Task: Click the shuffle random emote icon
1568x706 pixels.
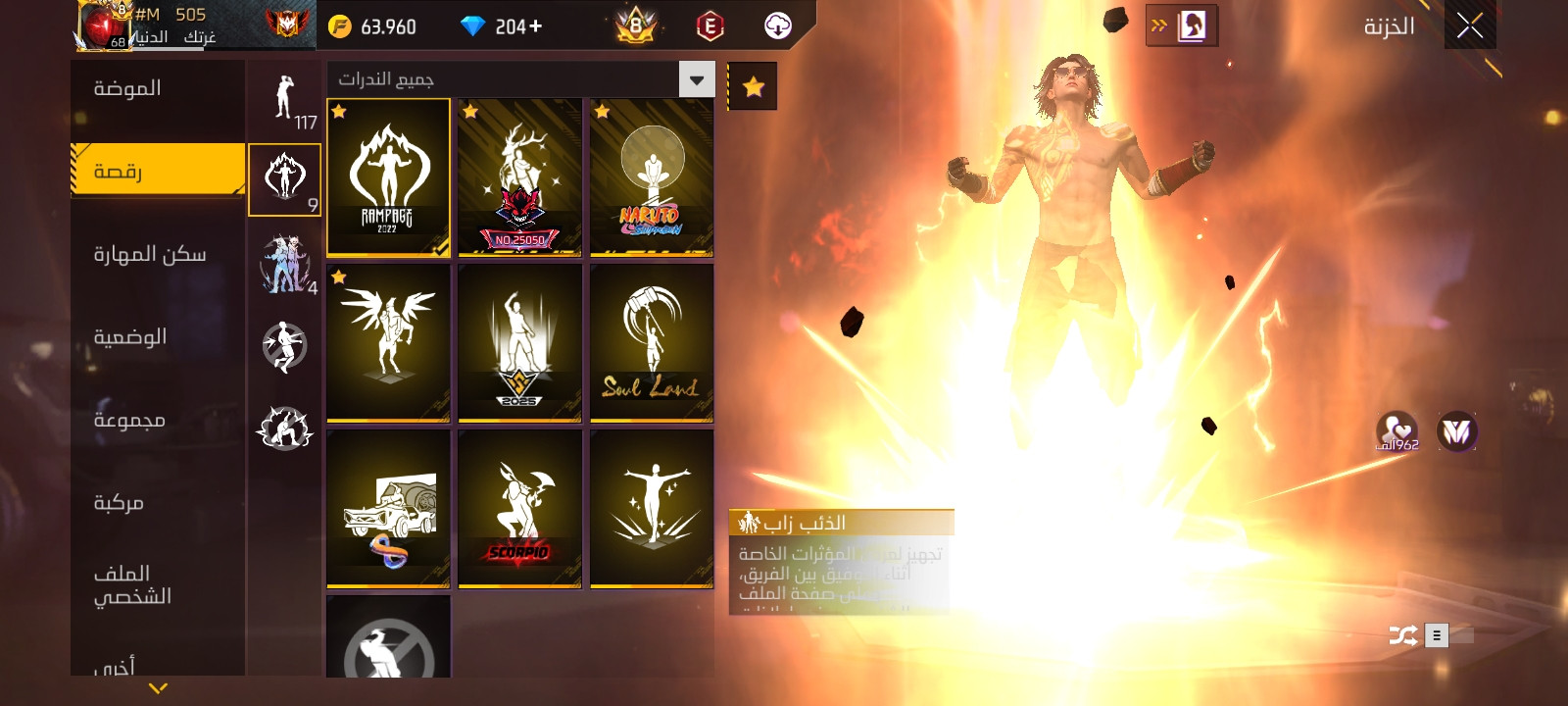Action: [1402, 635]
